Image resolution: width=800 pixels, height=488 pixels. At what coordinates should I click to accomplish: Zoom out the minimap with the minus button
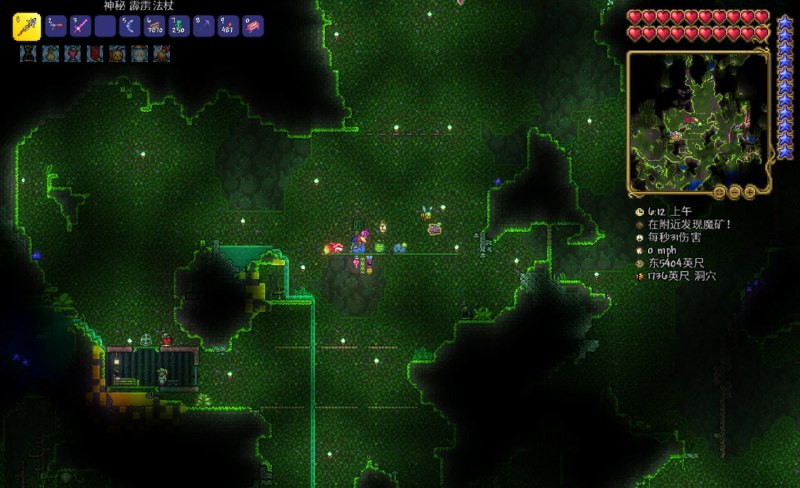pos(735,191)
